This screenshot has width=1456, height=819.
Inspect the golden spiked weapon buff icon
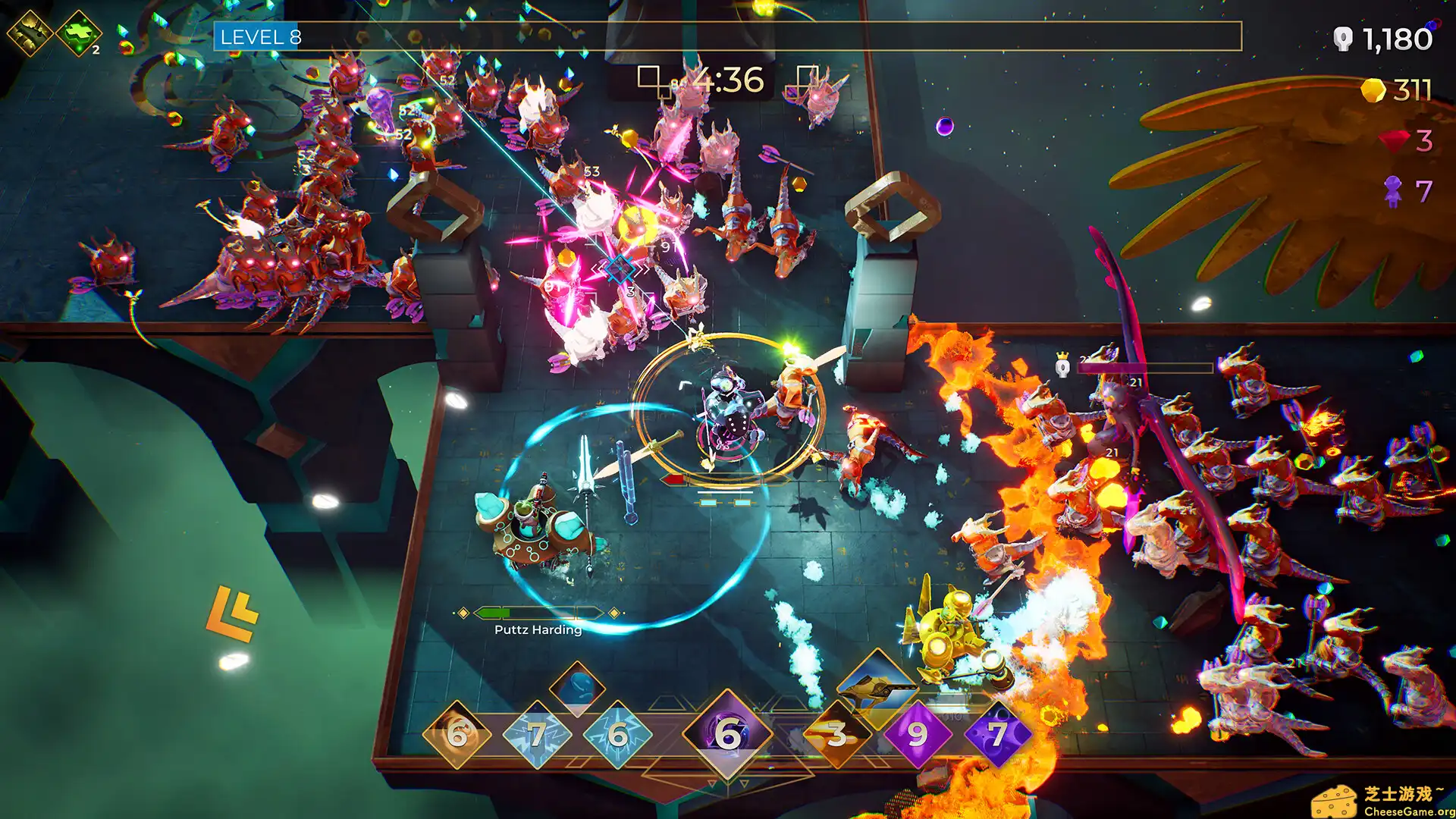tap(29, 32)
